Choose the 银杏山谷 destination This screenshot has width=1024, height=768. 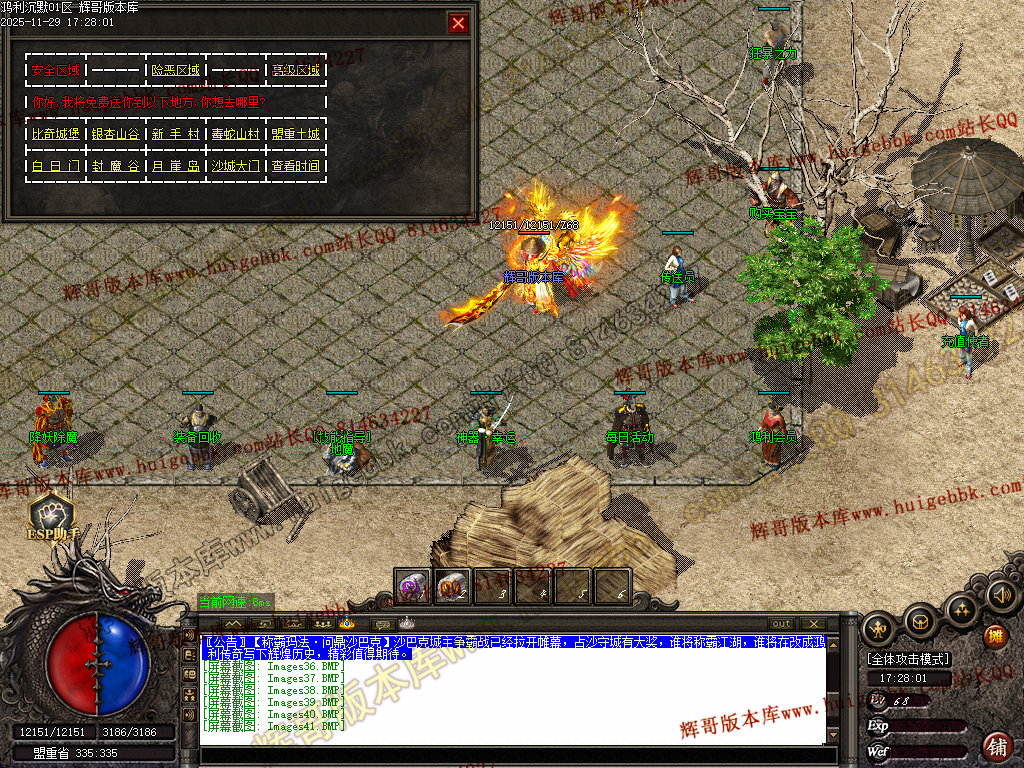pos(115,134)
